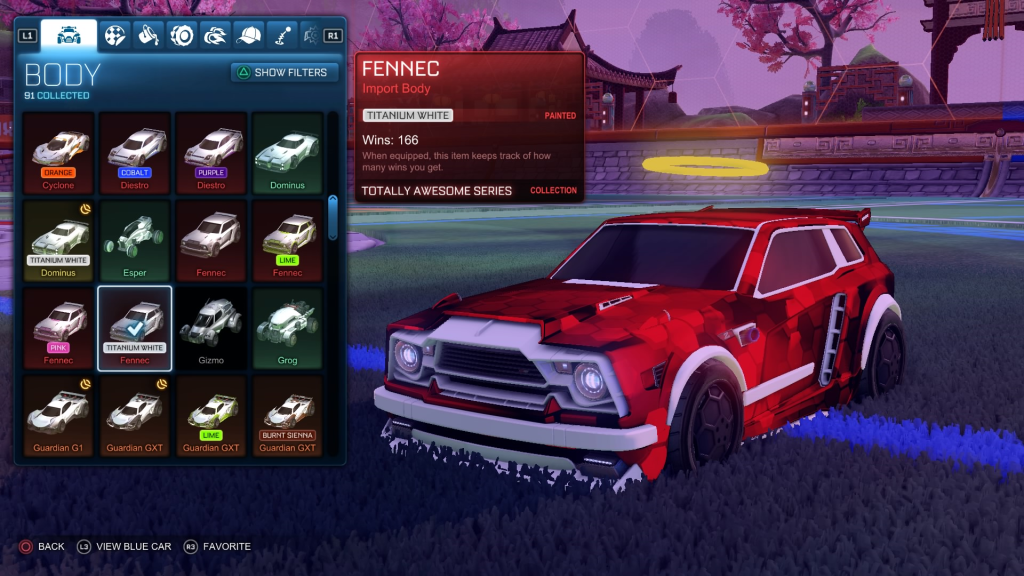This screenshot has width=1024, height=576.
Task: Equip the Grog body
Action: pos(287,327)
